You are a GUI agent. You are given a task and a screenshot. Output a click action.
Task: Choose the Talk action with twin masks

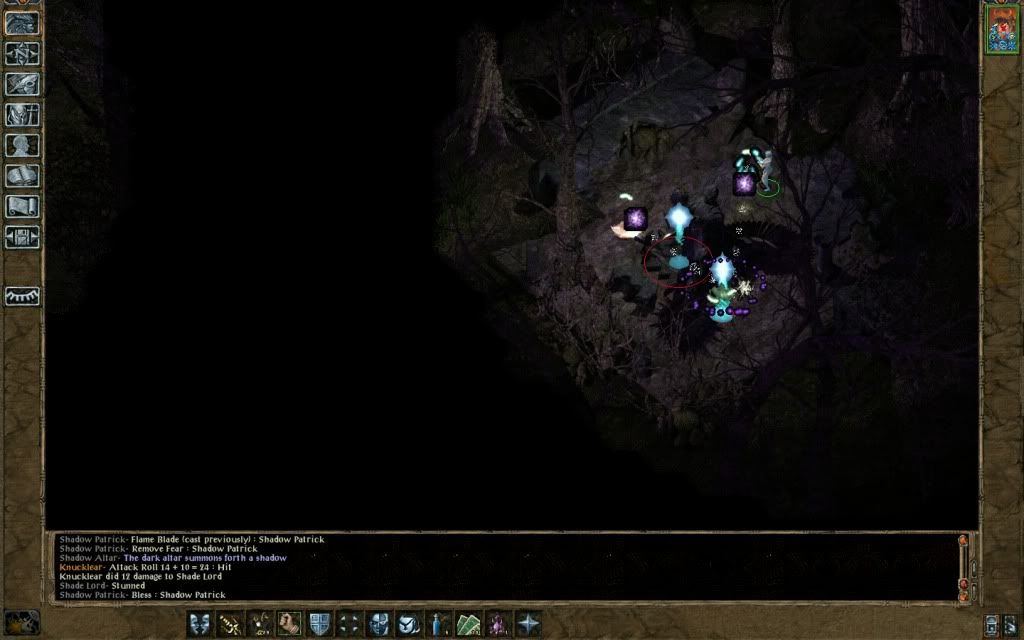coord(201,623)
